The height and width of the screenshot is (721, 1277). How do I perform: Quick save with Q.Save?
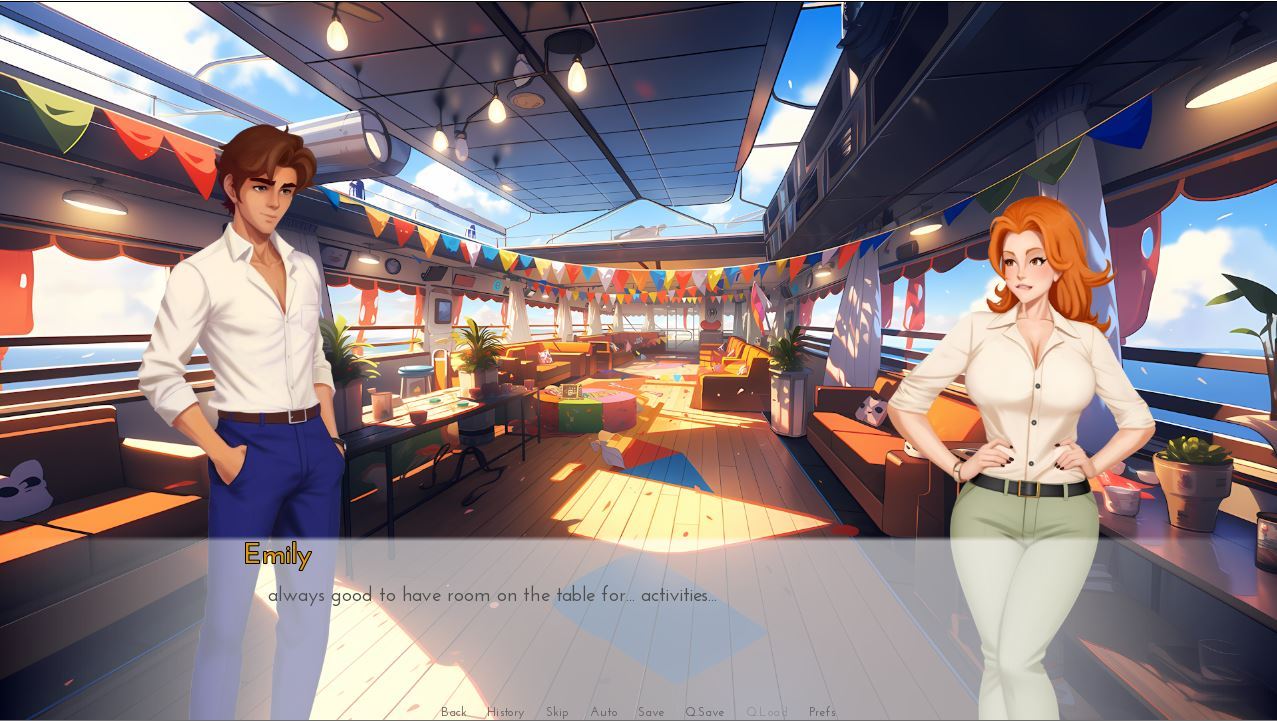pos(704,712)
